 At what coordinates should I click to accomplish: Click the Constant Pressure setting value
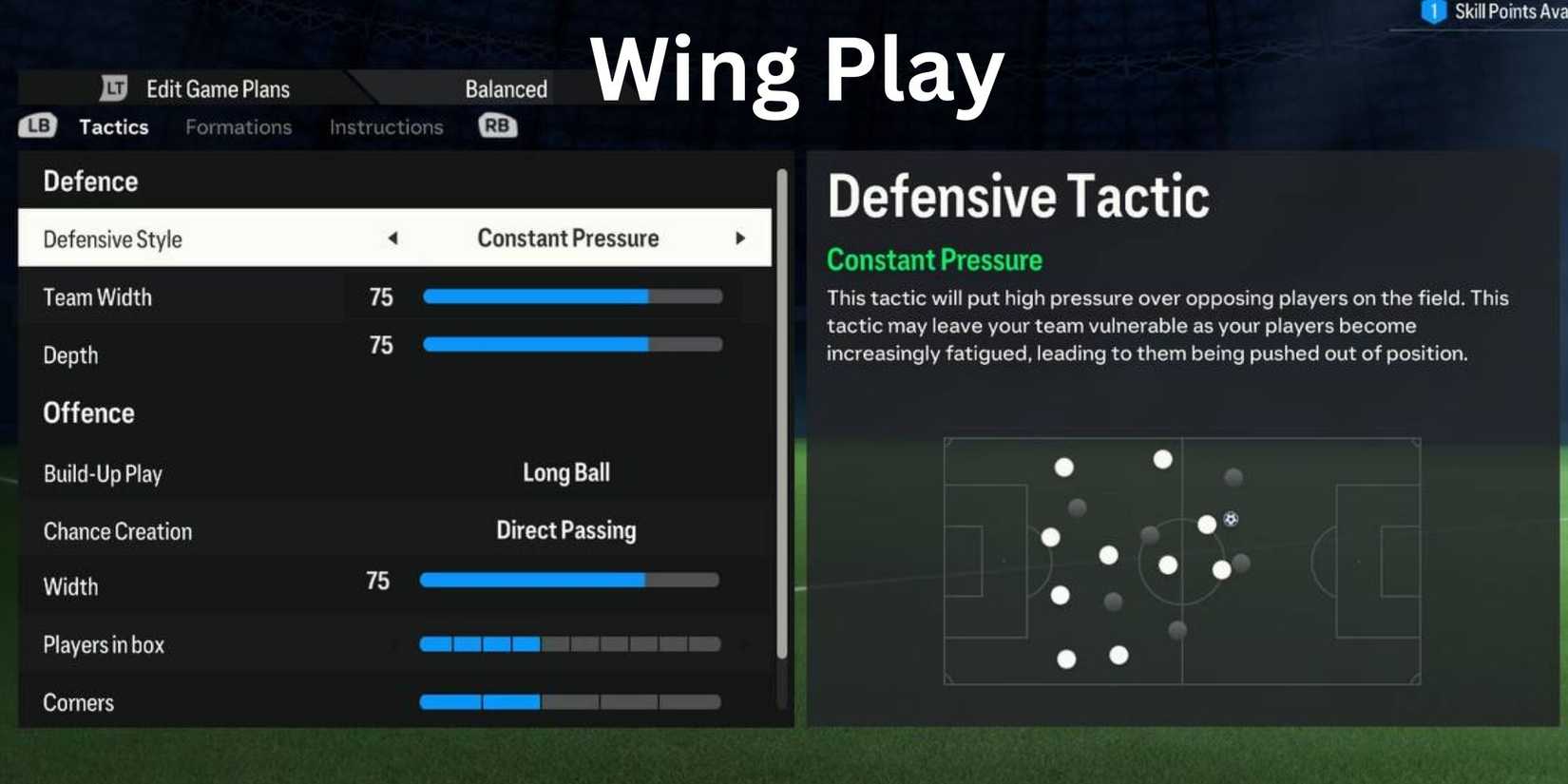[567, 239]
